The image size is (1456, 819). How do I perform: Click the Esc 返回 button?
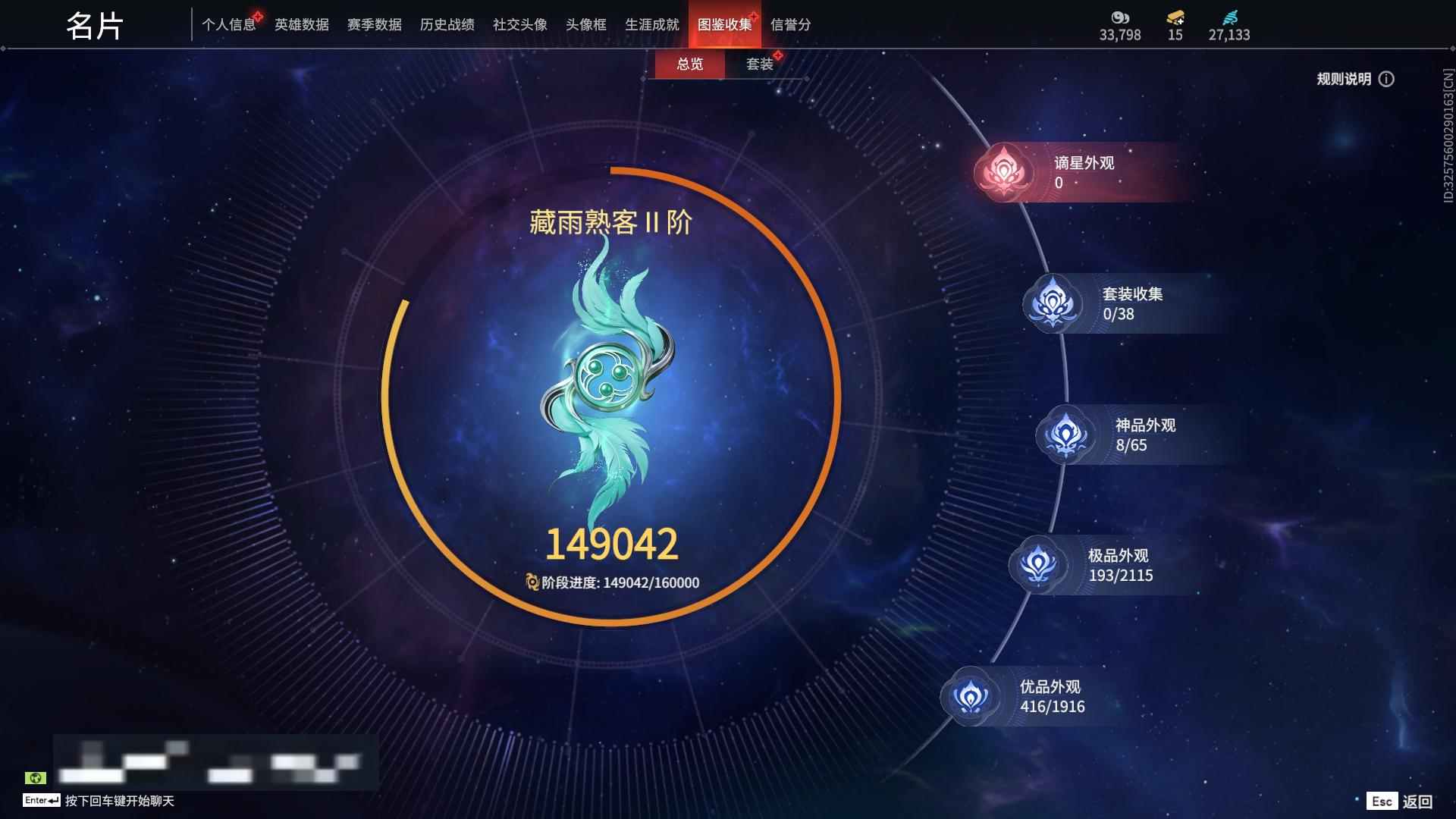coord(1399,800)
